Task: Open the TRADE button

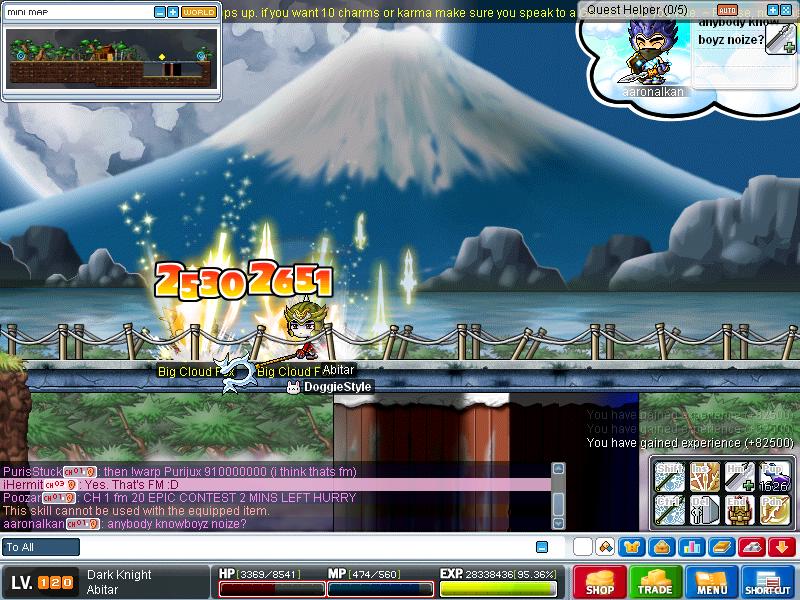Action: pos(656,582)
